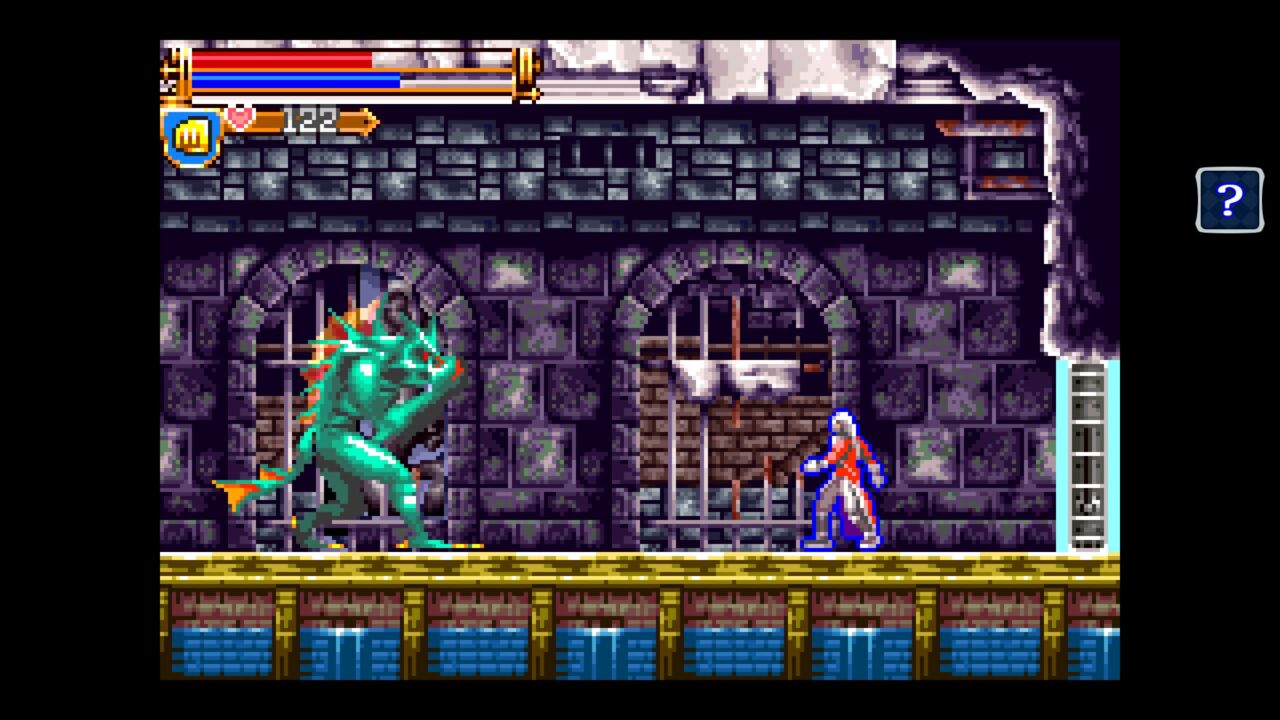Select the golden fist sub-weapon icon
Viewport: 1280px width, 720px height.
[191, 137]
